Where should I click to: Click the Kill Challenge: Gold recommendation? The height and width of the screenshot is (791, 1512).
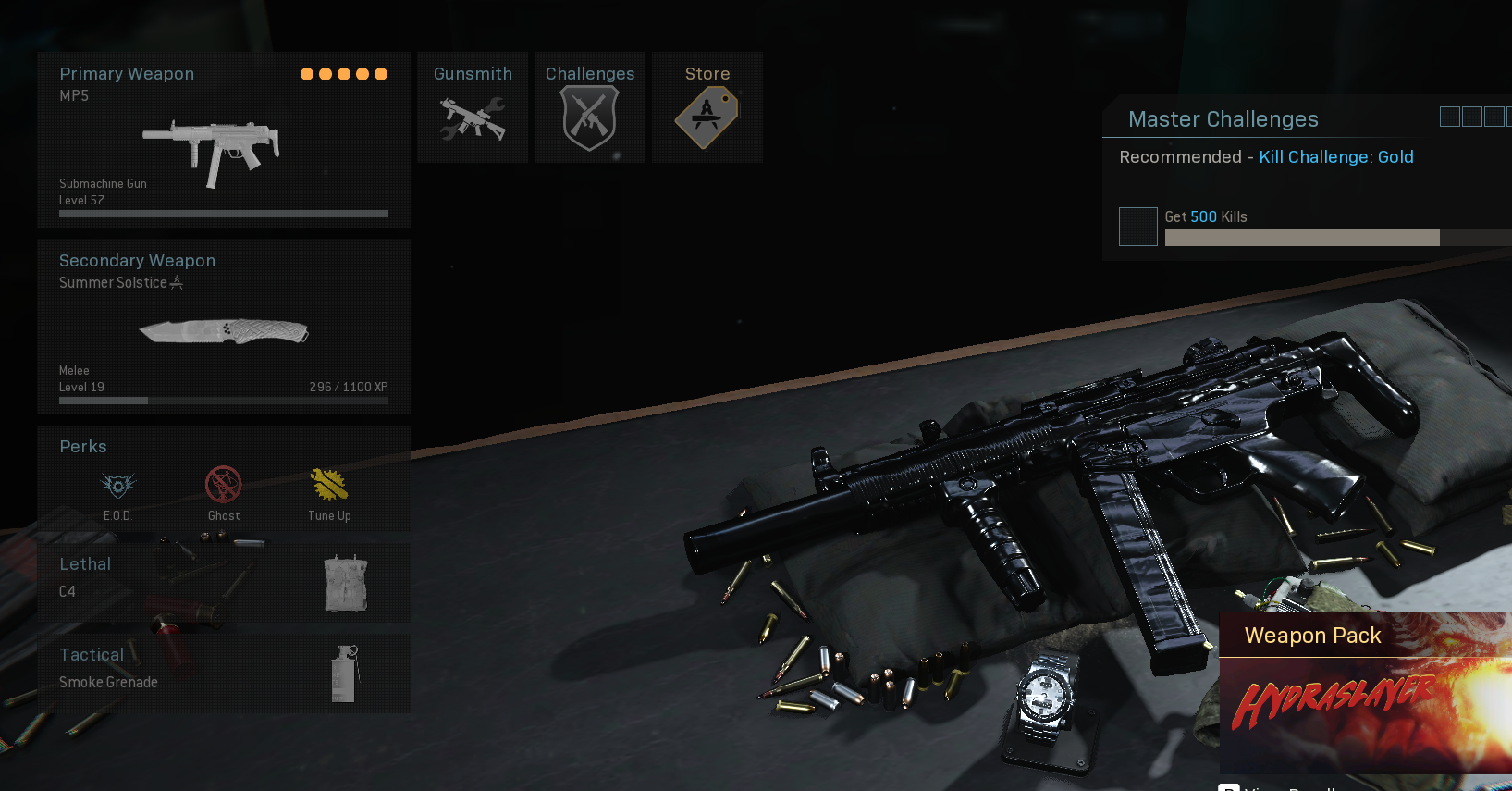click(1335, 157)
